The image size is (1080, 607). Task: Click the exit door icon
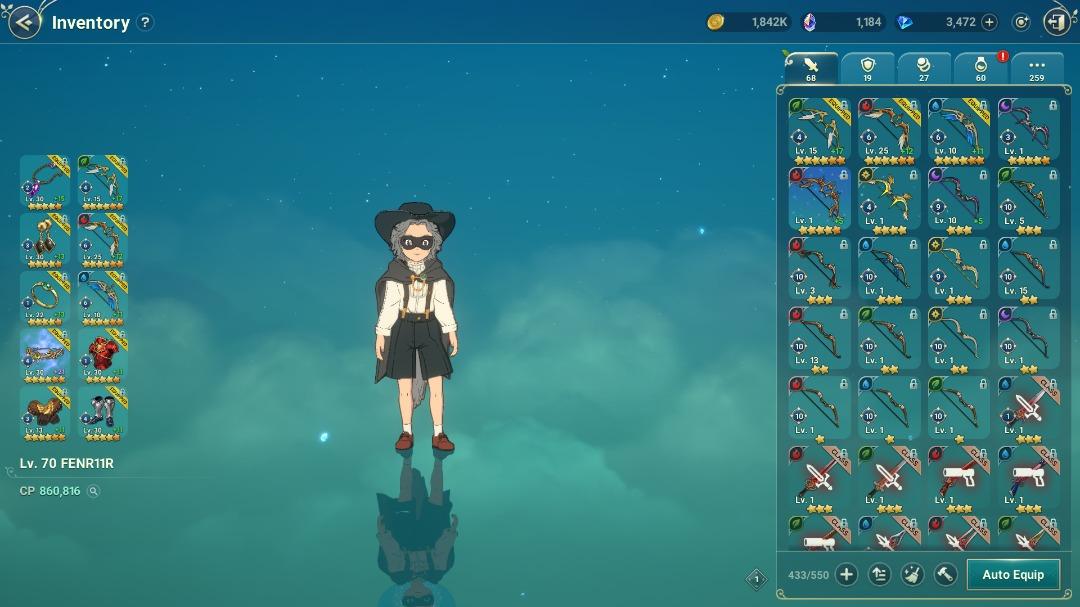1056,22
